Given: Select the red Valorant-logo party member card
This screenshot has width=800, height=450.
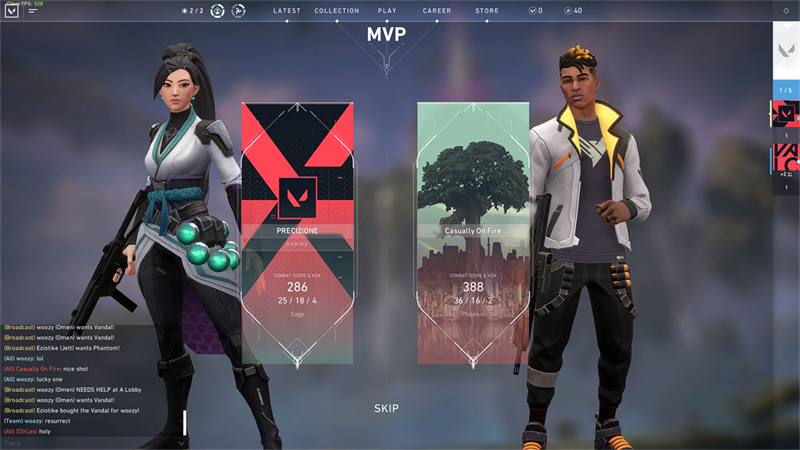Looking at the screenshot, I should pos(786,114).
